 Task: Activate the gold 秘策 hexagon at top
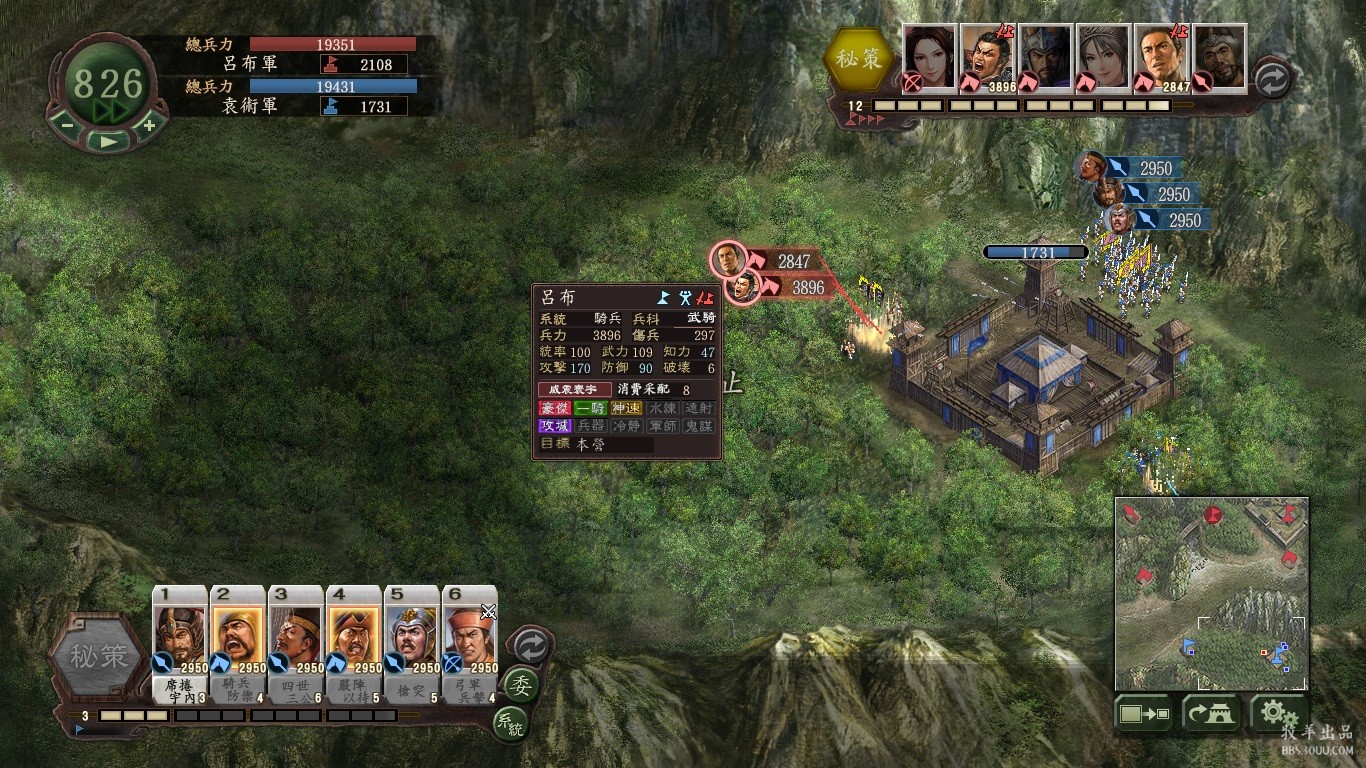coord(859,59)
